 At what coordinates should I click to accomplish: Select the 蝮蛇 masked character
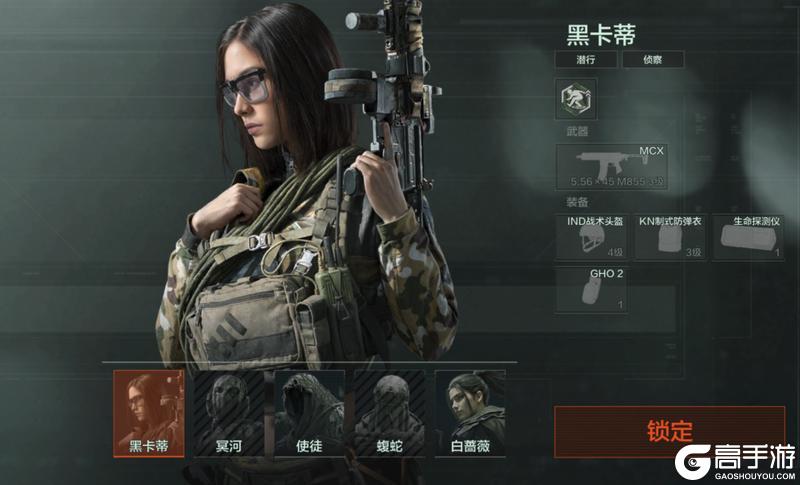(389, 413)
